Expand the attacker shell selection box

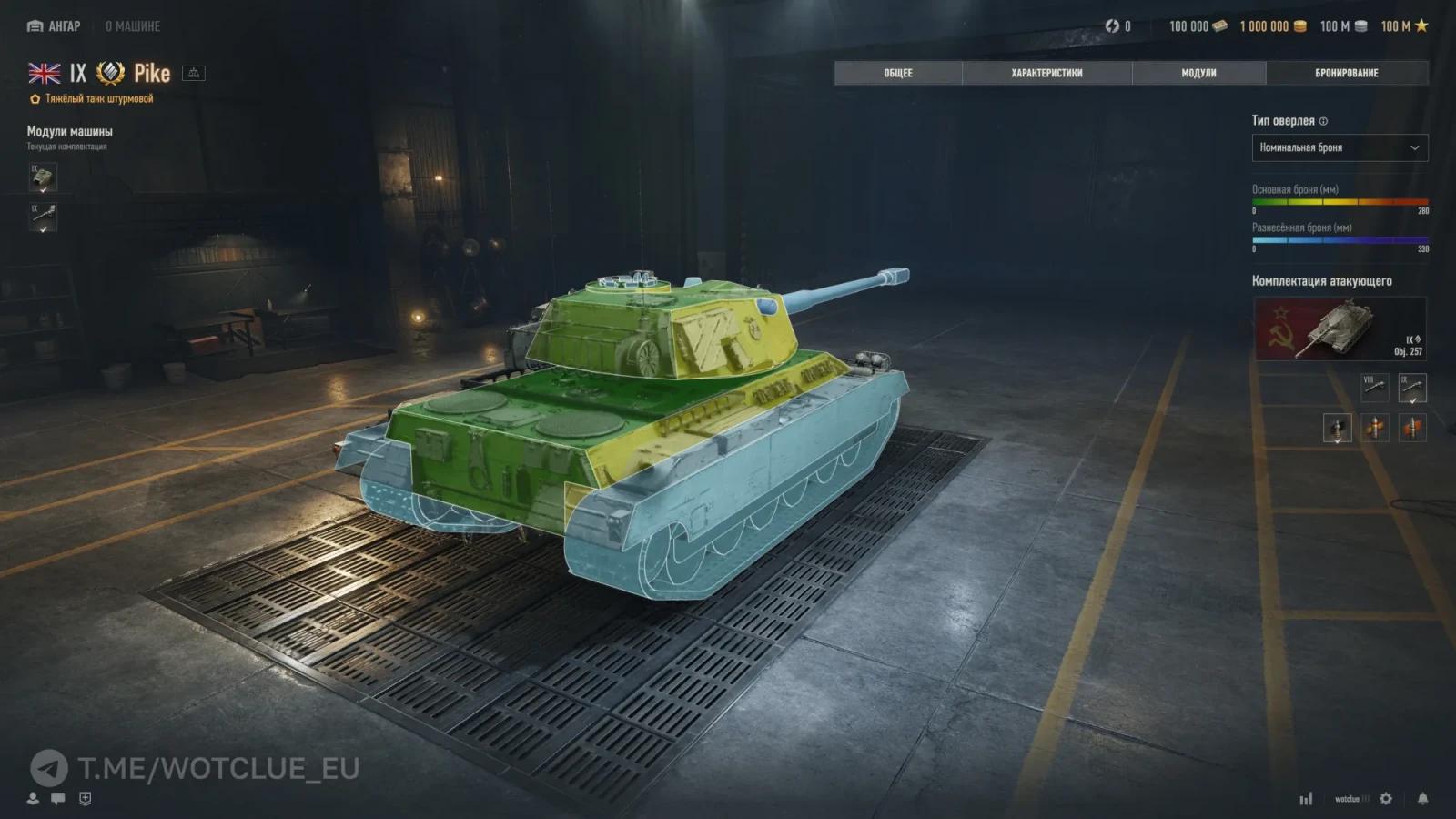tap(1338, 429)
